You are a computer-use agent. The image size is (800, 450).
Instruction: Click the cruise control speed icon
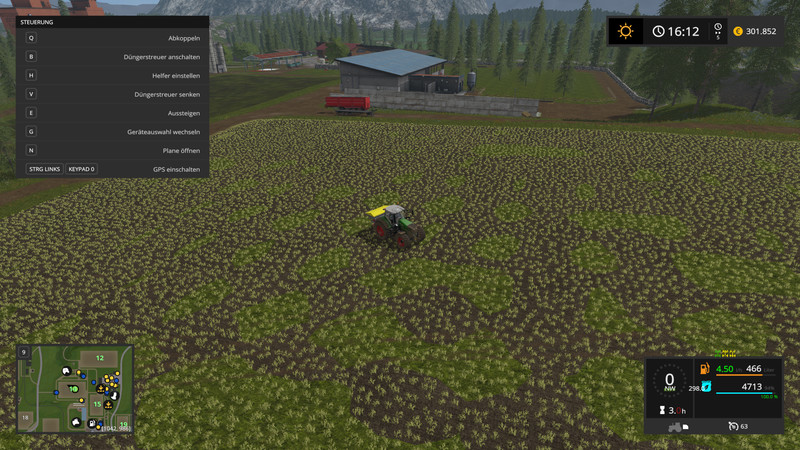point(733,426)
